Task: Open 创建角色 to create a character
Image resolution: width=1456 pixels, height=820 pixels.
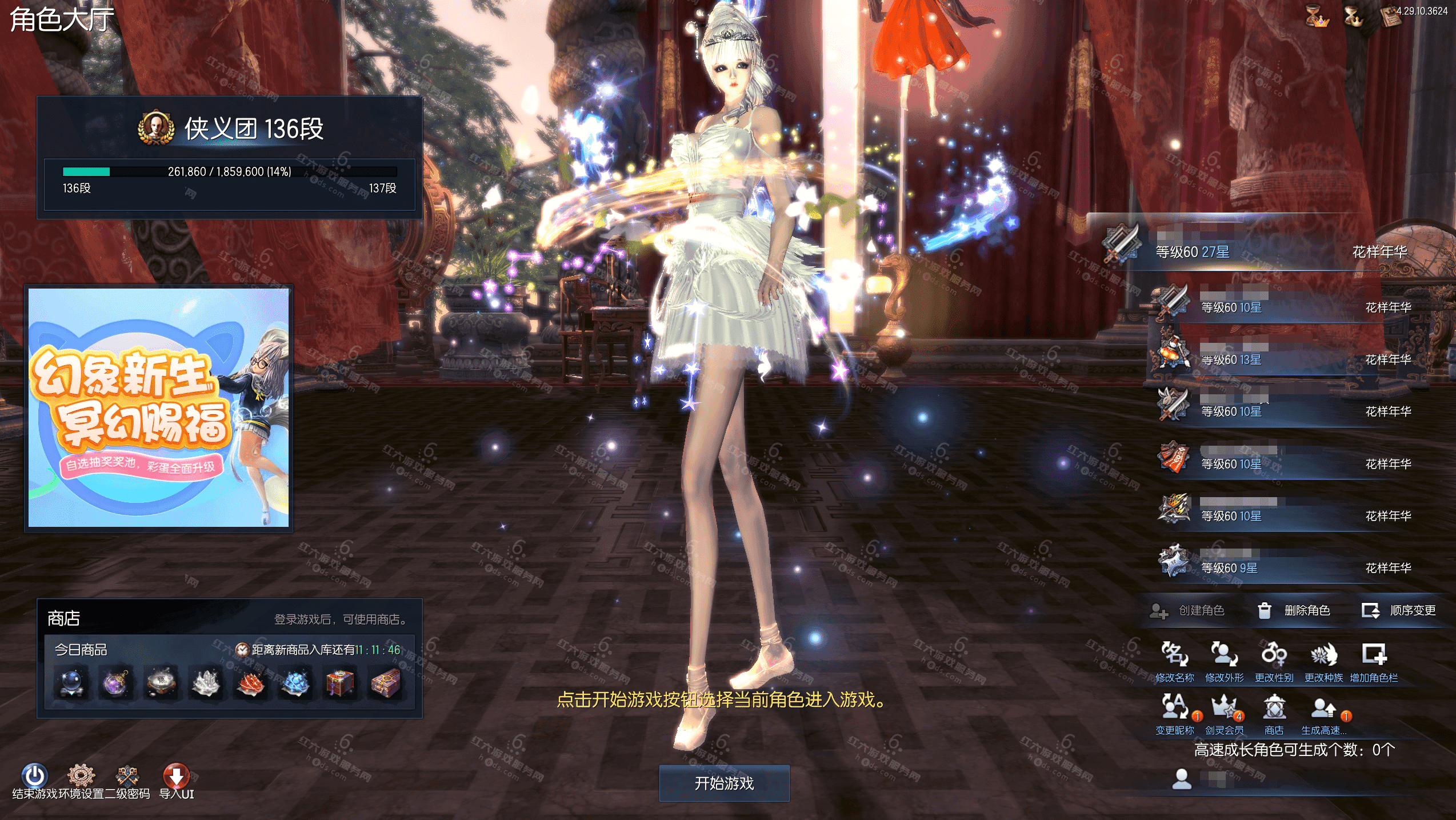Action: pyautogui.click(x=1187, y=610)
